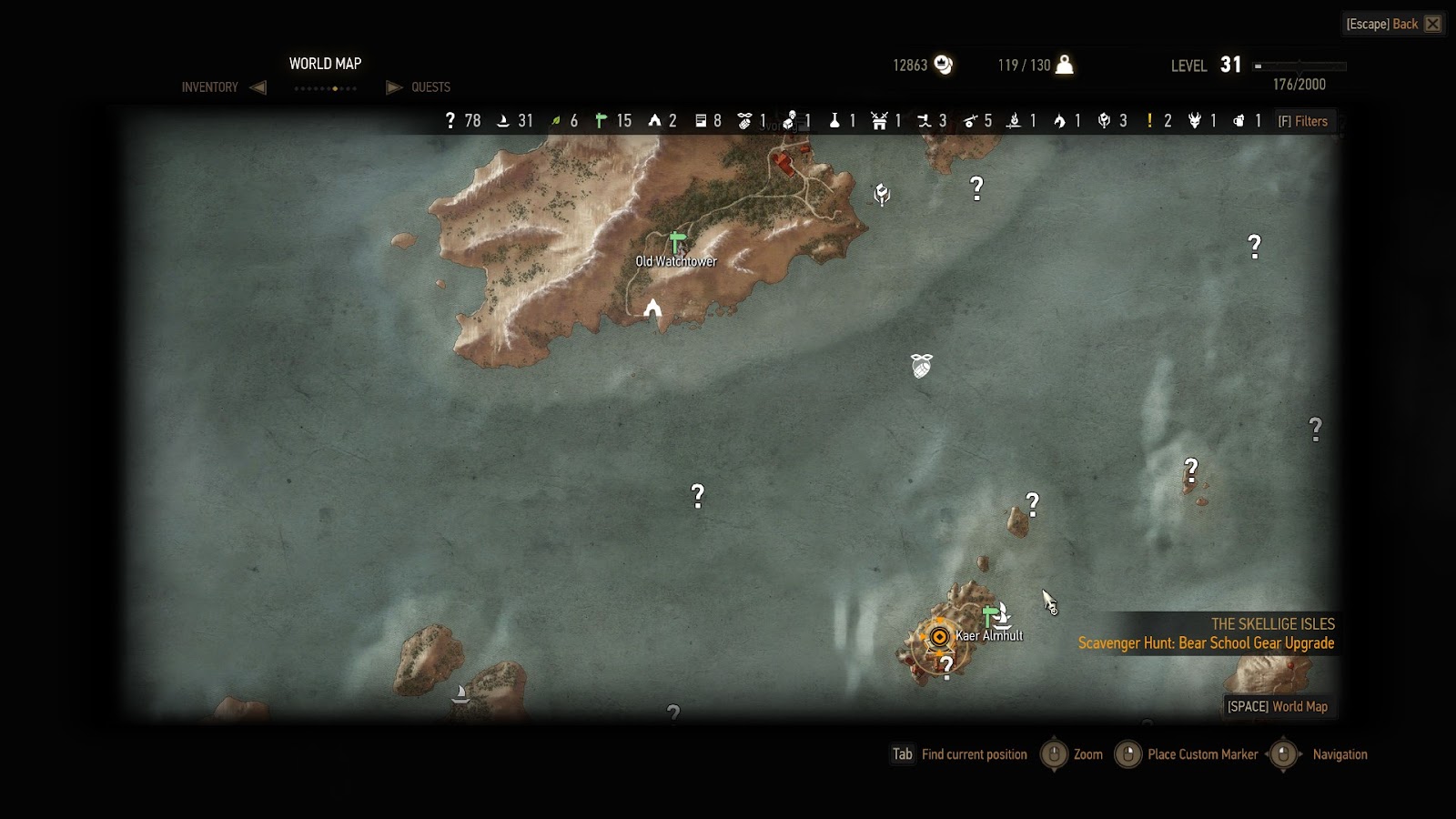The image size is (1456, 819).
Task: Click the orange tracked quest objective marker
Action: pyautogui.click(x=939, y=637)
